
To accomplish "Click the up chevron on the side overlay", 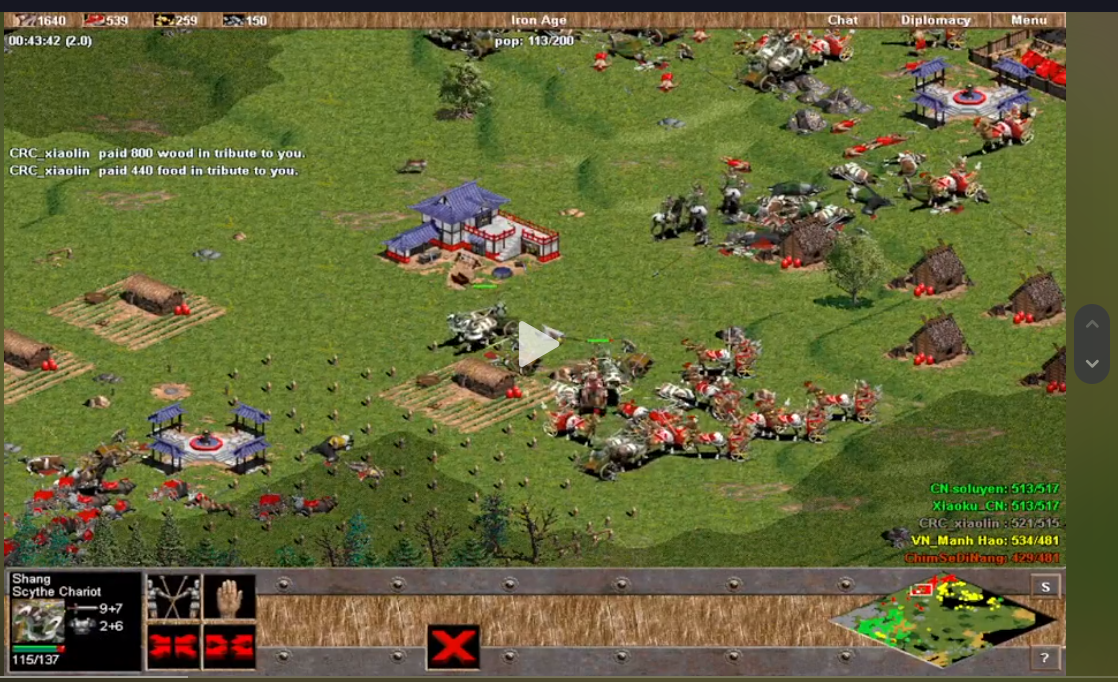I will (x=1092, y=324).
